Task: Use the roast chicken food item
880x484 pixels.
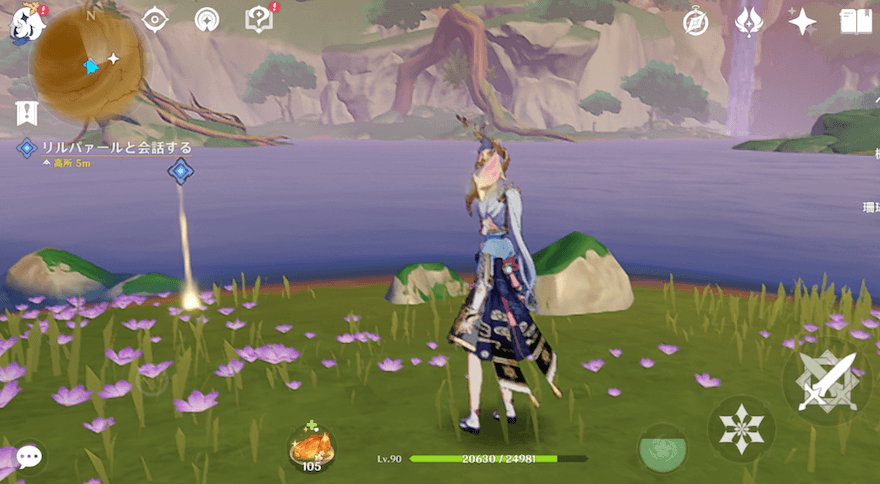Action: point(312,447)
